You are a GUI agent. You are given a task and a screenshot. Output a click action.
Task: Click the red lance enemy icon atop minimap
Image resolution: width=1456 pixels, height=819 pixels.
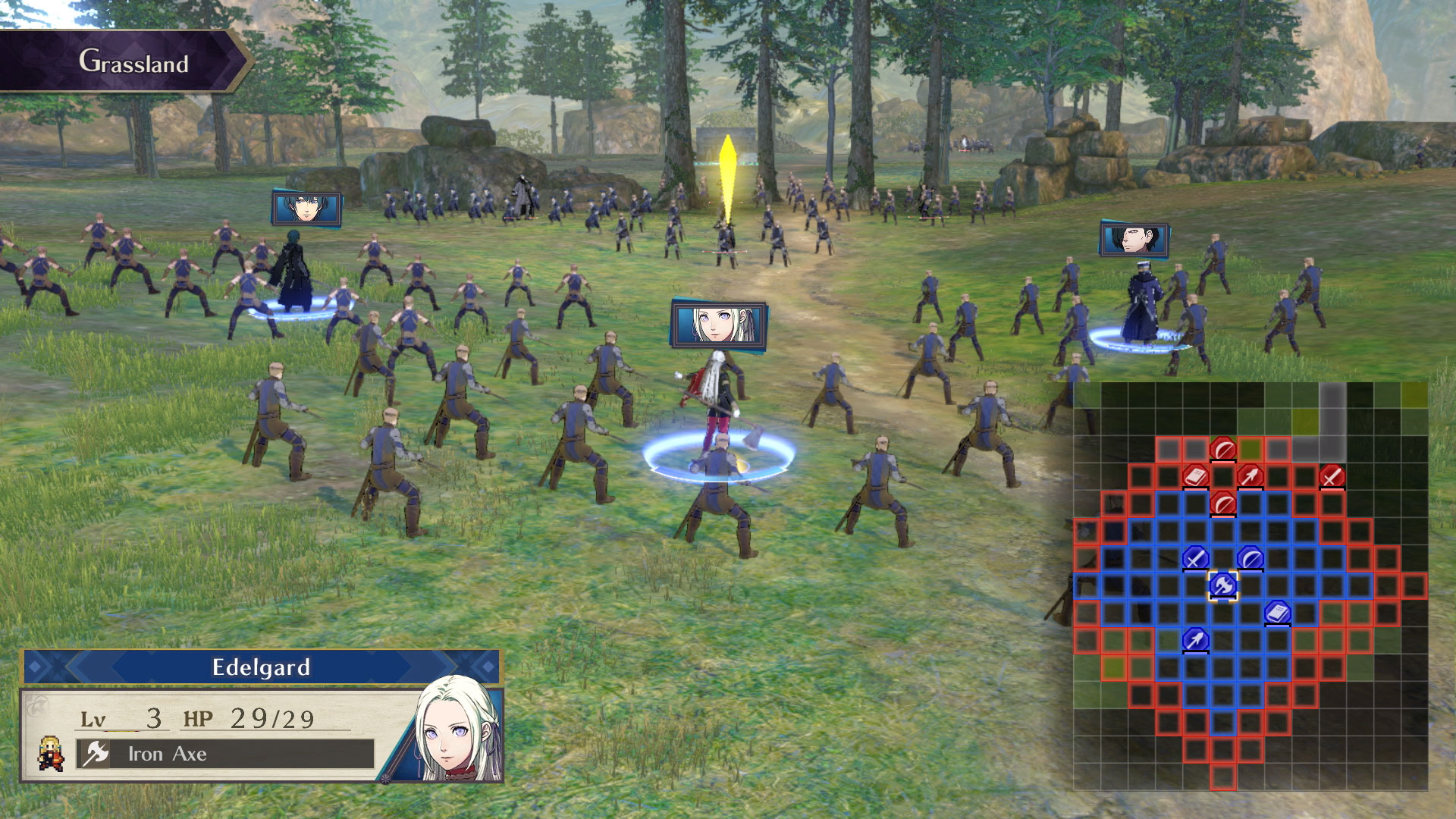[x=1251, y=476]
